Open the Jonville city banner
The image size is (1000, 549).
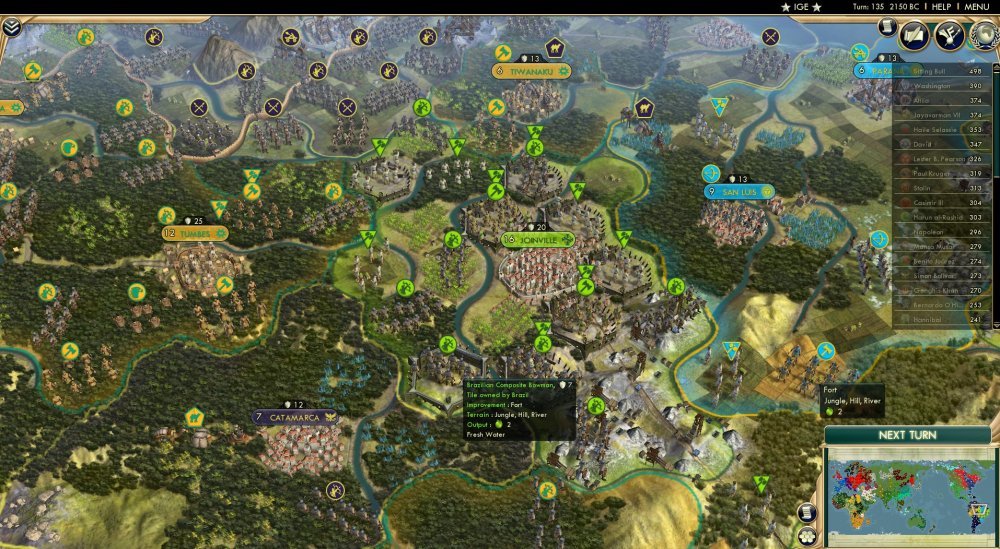click(539, 240)
